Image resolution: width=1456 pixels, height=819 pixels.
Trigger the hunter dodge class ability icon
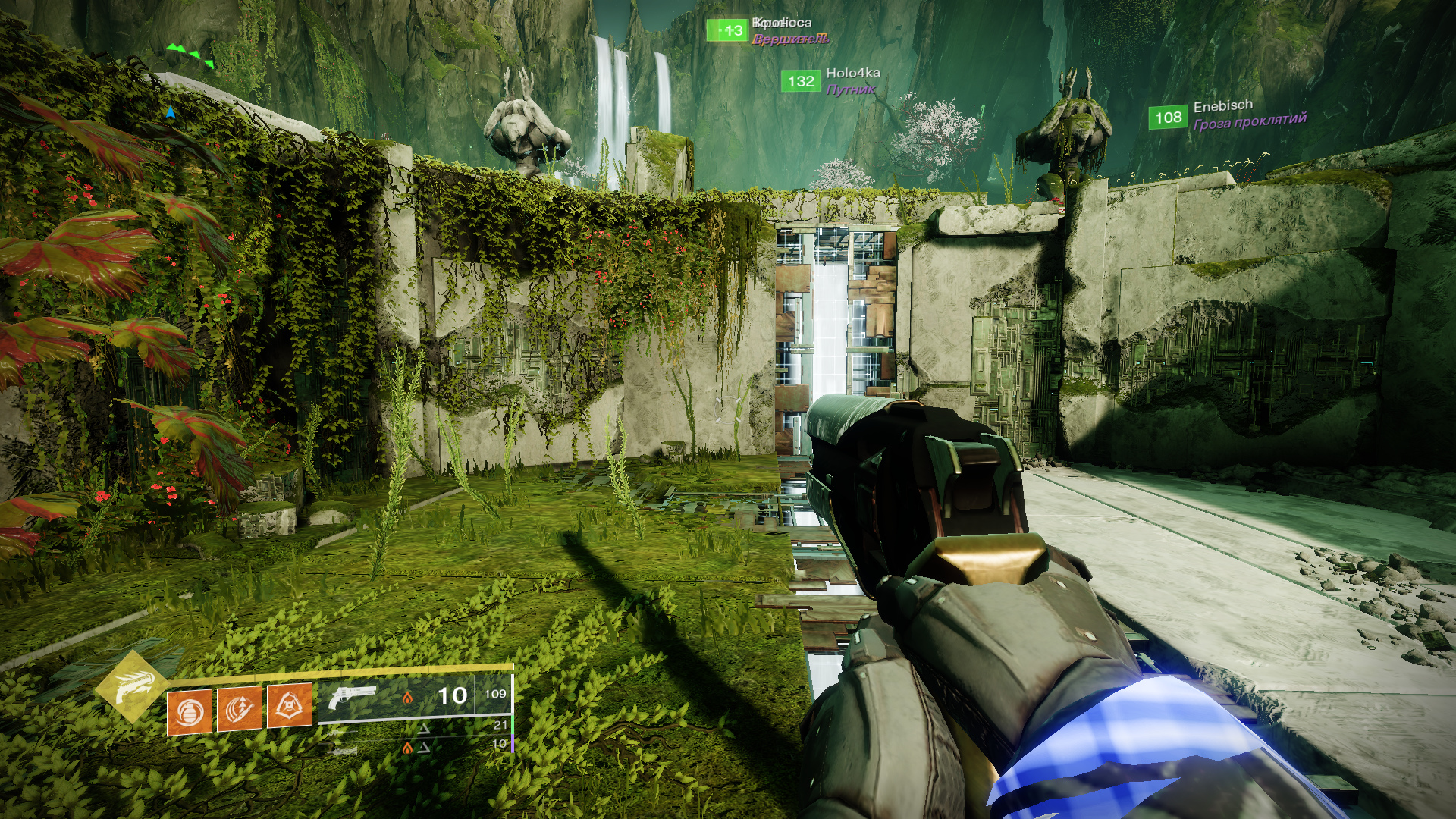(290, 706)
